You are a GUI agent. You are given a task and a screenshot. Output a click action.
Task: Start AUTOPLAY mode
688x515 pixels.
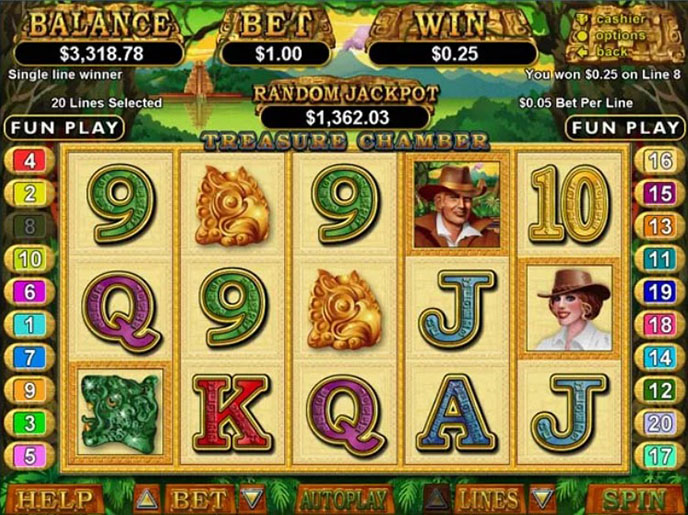[343, 498]
